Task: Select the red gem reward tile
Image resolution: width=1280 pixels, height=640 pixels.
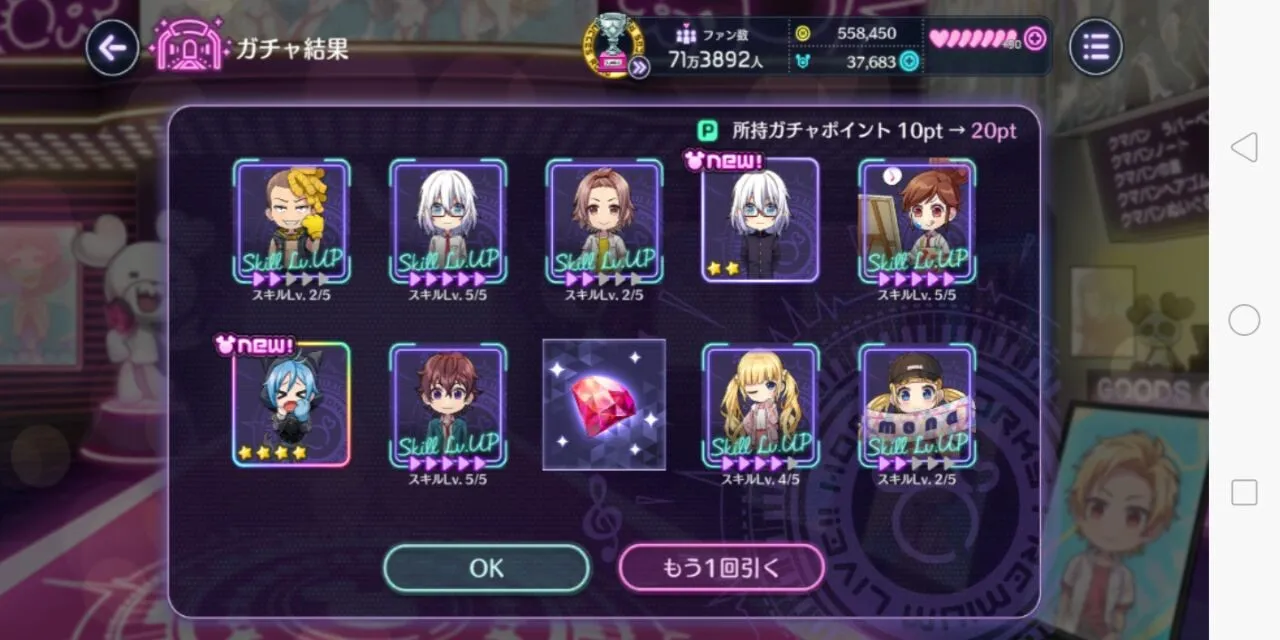Action: (x=604, y=404)
